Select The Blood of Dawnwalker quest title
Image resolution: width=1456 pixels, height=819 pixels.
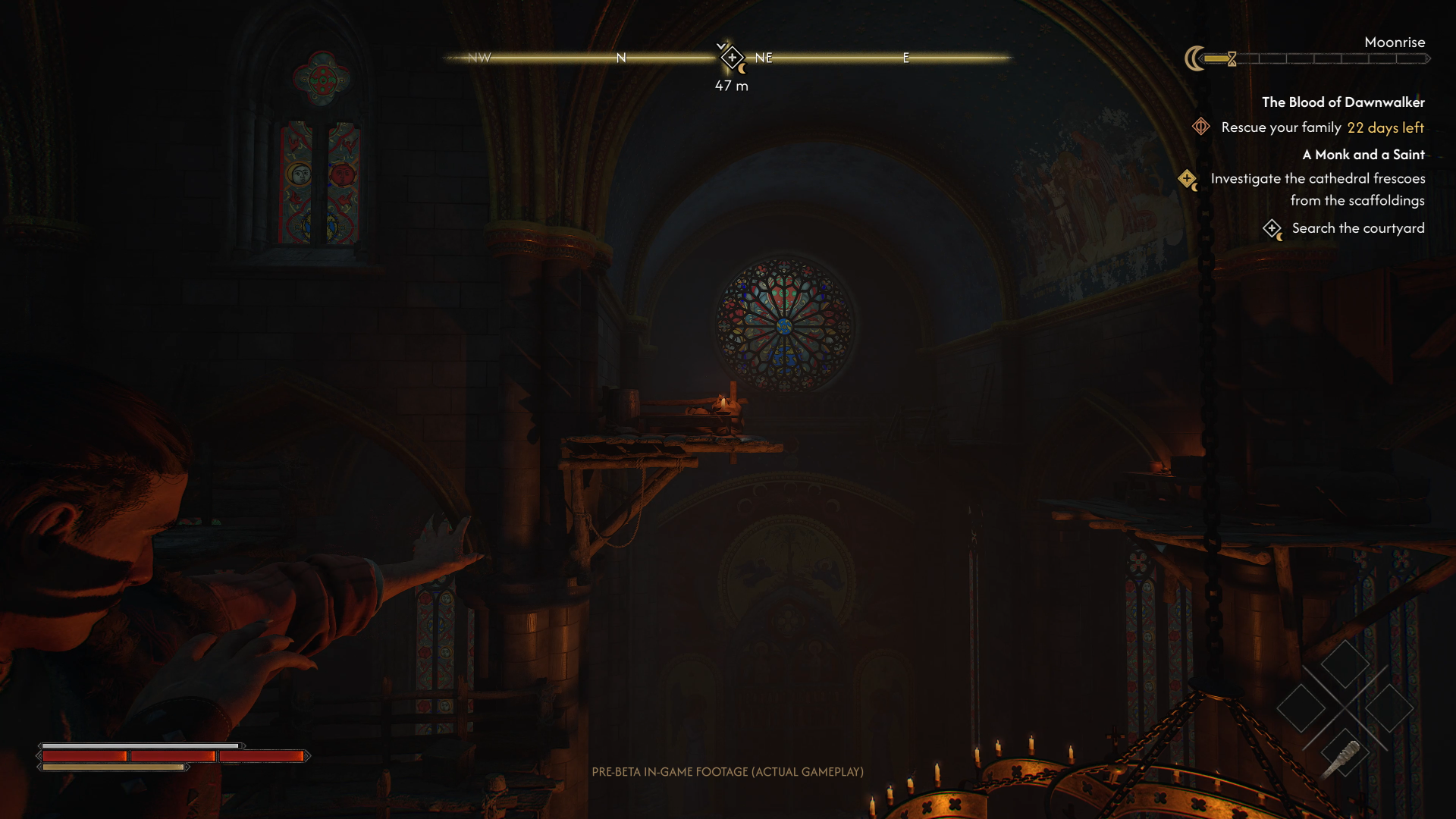(x=1343, y=102)
